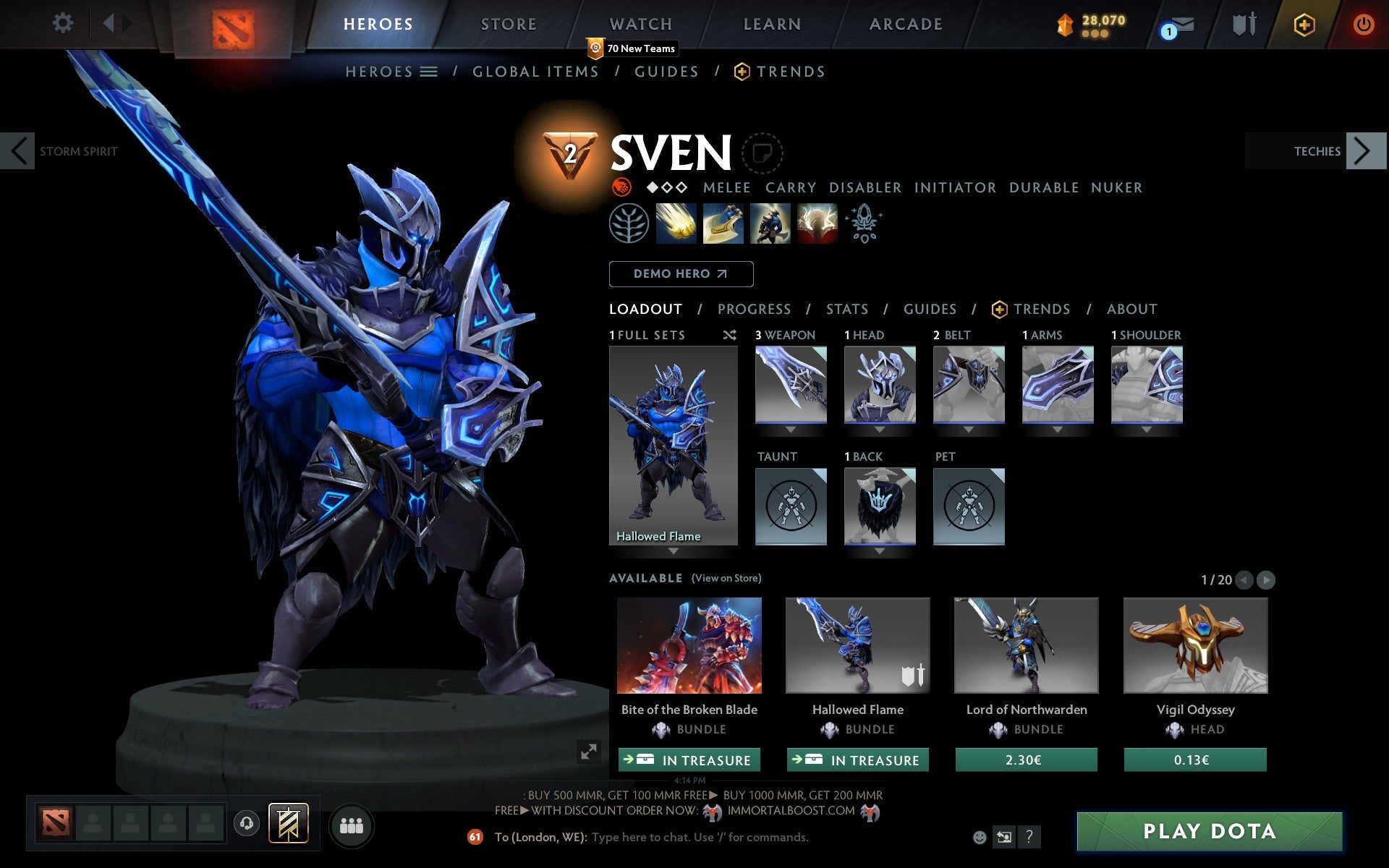View the God's Strength ultimate icon
This screenshot has width=1389, height=868.
tap(817, 224)
